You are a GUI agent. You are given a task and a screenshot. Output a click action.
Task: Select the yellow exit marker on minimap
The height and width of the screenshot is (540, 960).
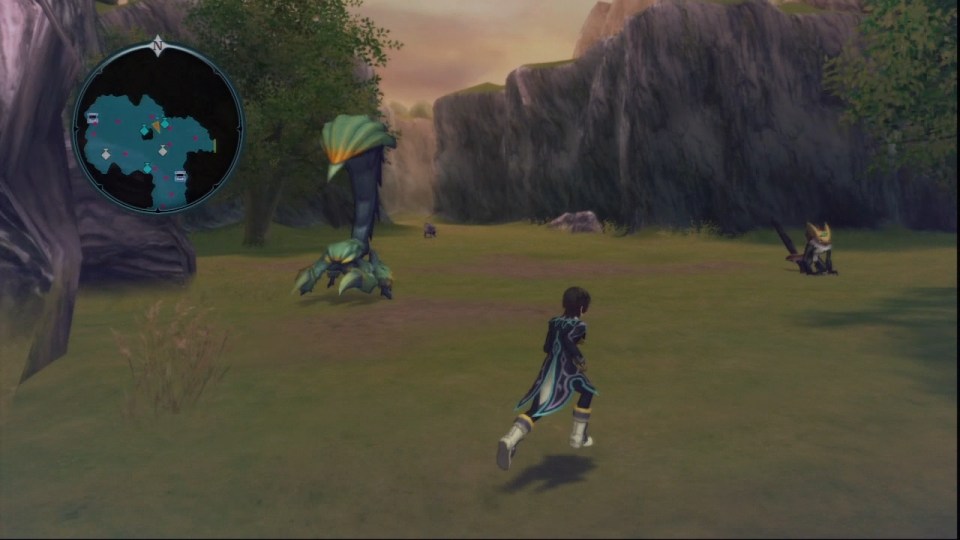pos(214,146)
